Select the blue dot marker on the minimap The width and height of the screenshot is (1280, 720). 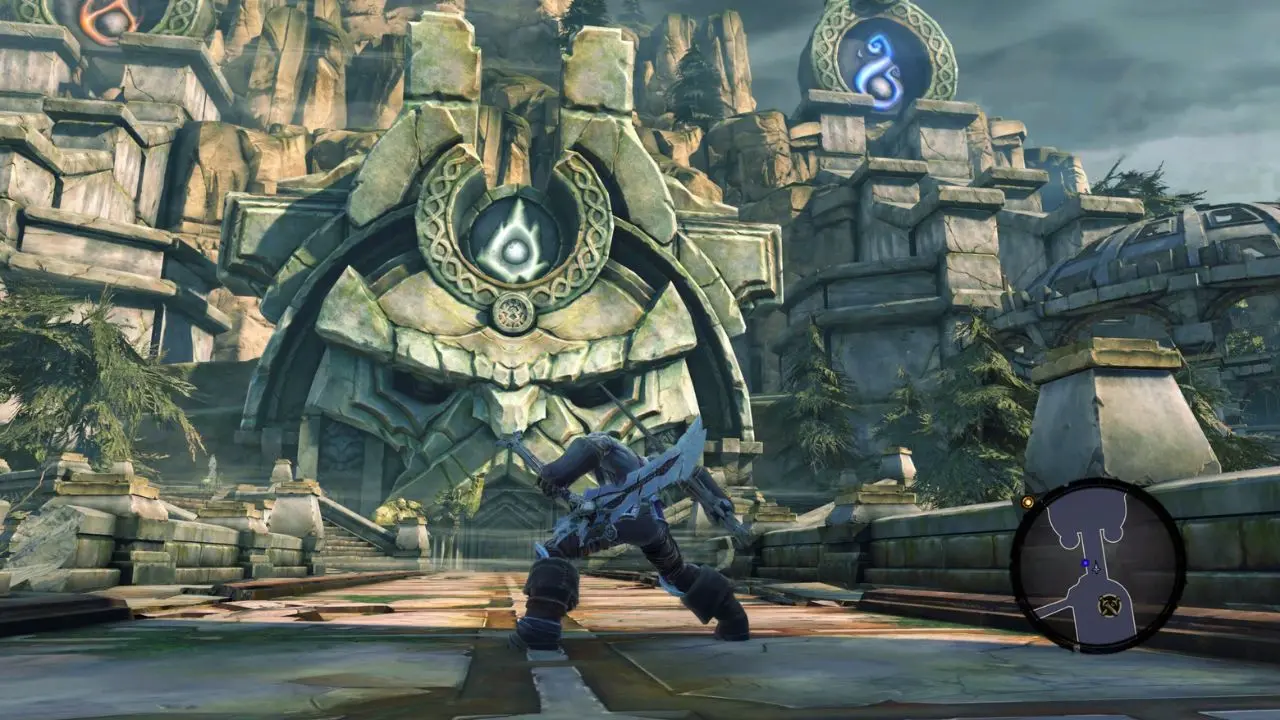coord(1085,563)
